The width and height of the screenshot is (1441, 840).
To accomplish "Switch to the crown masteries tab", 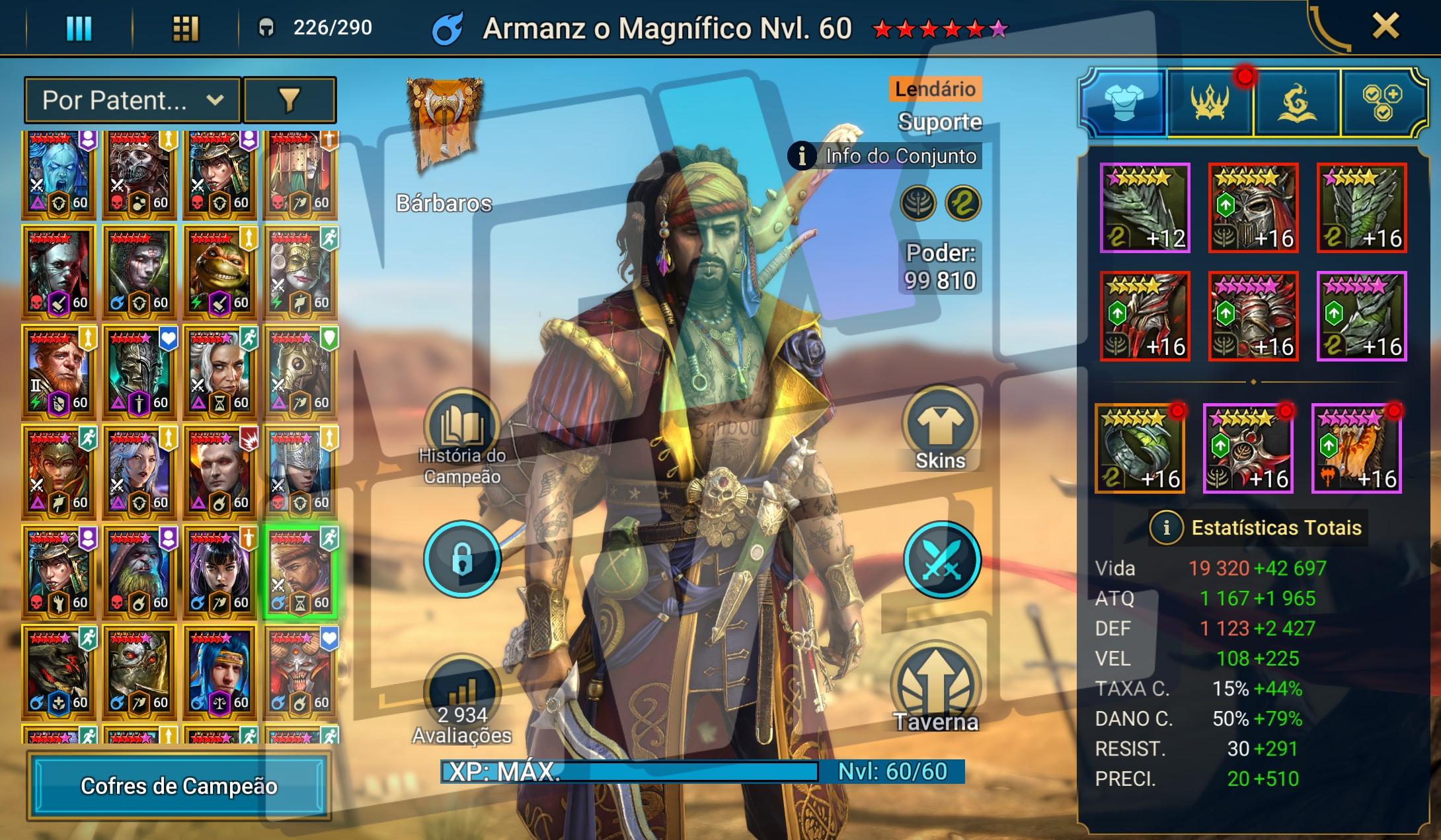I will click(1210, 102).
